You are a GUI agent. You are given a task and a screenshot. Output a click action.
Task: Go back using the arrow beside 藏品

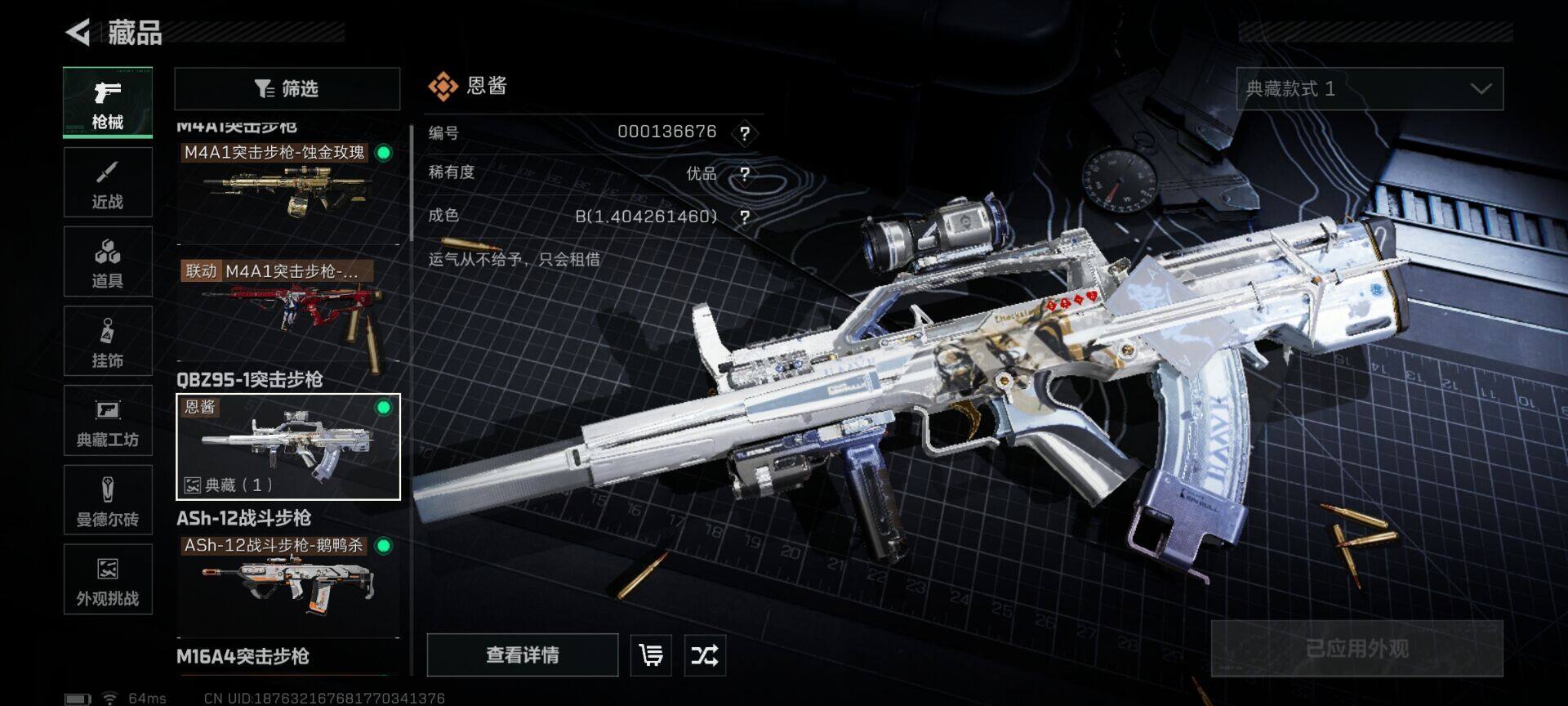click(x=78, y=33)
